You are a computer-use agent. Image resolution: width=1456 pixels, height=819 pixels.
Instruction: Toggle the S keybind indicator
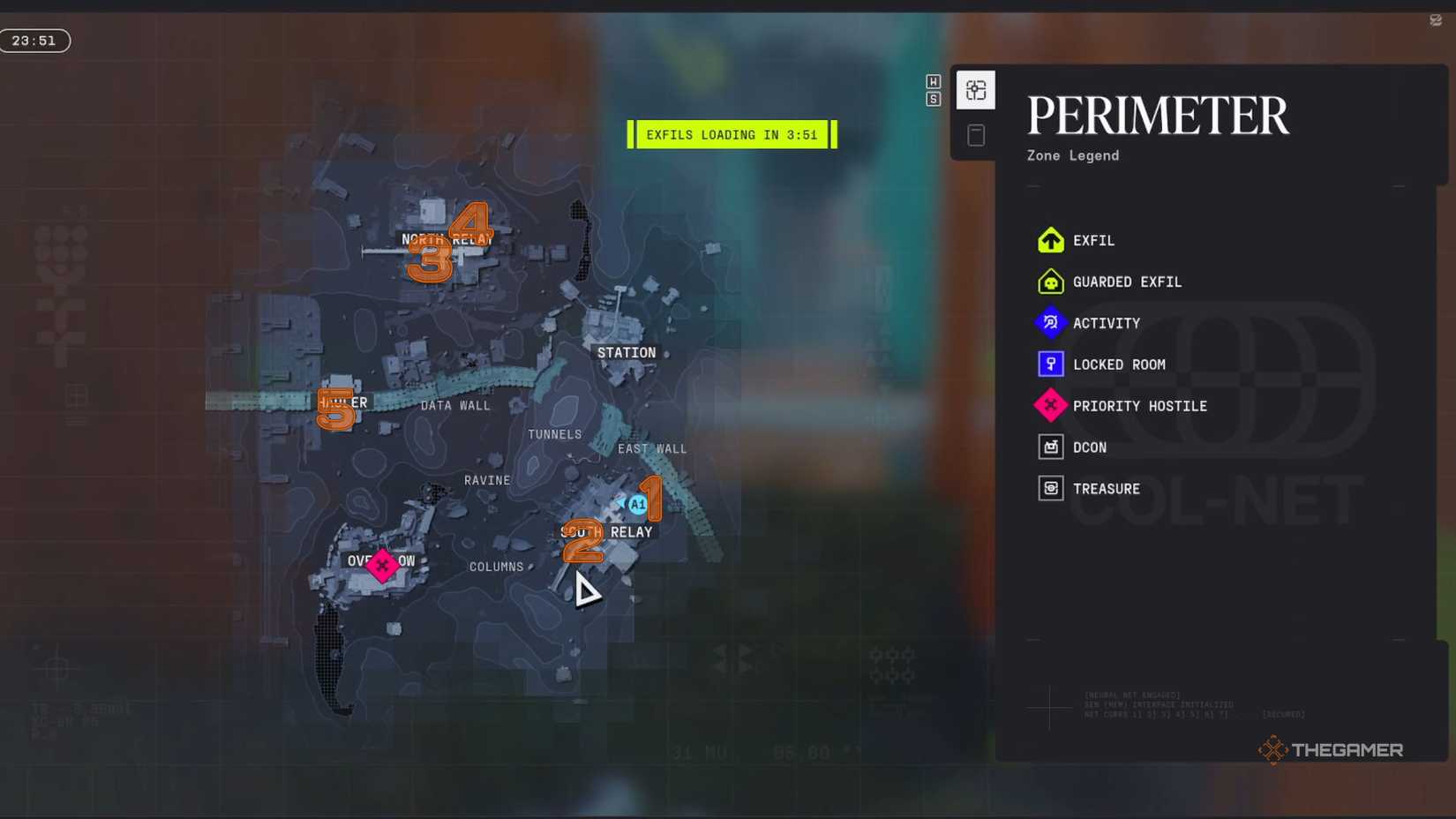coord(933,100)
